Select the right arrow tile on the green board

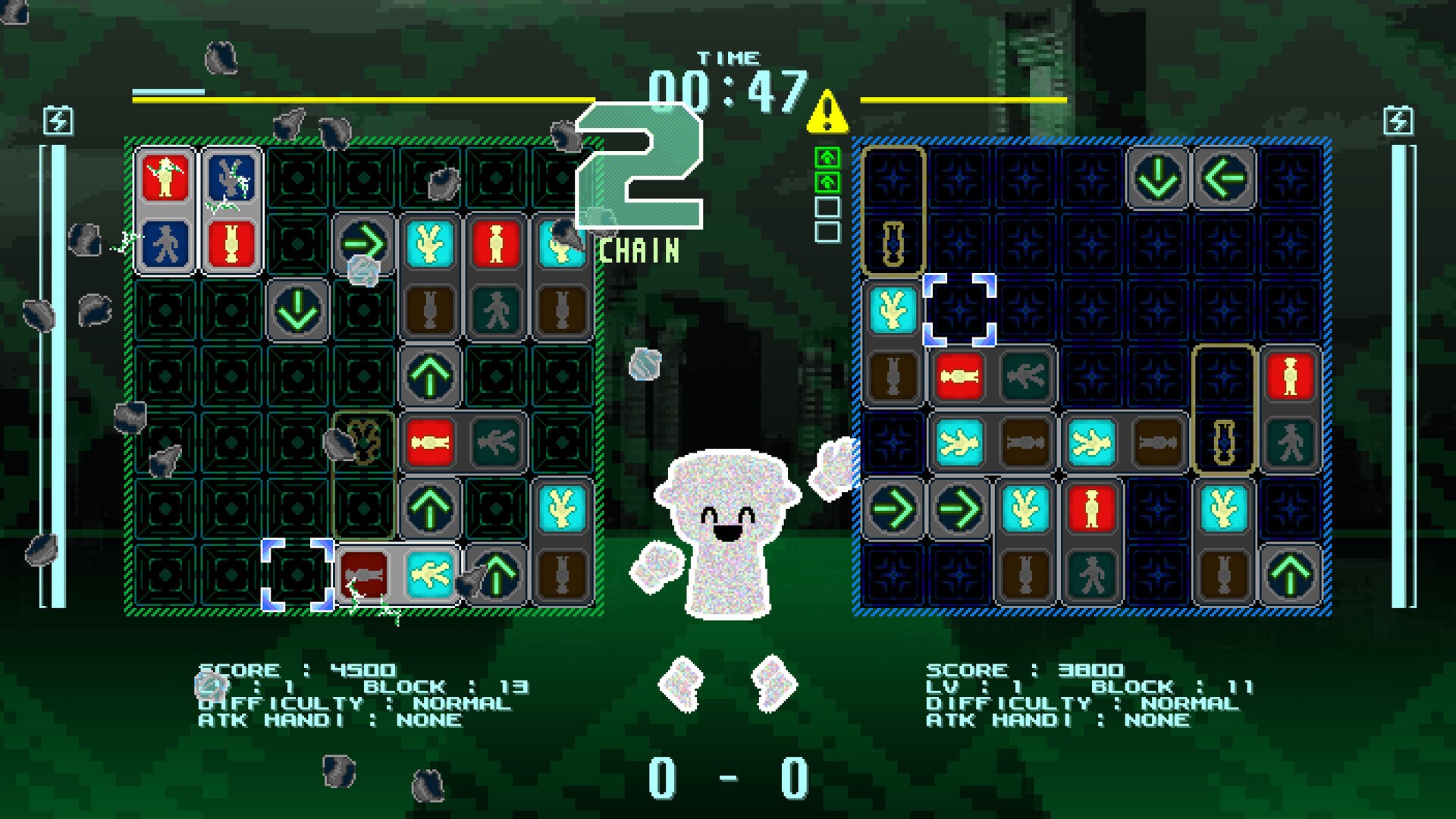tap(363, 244)
